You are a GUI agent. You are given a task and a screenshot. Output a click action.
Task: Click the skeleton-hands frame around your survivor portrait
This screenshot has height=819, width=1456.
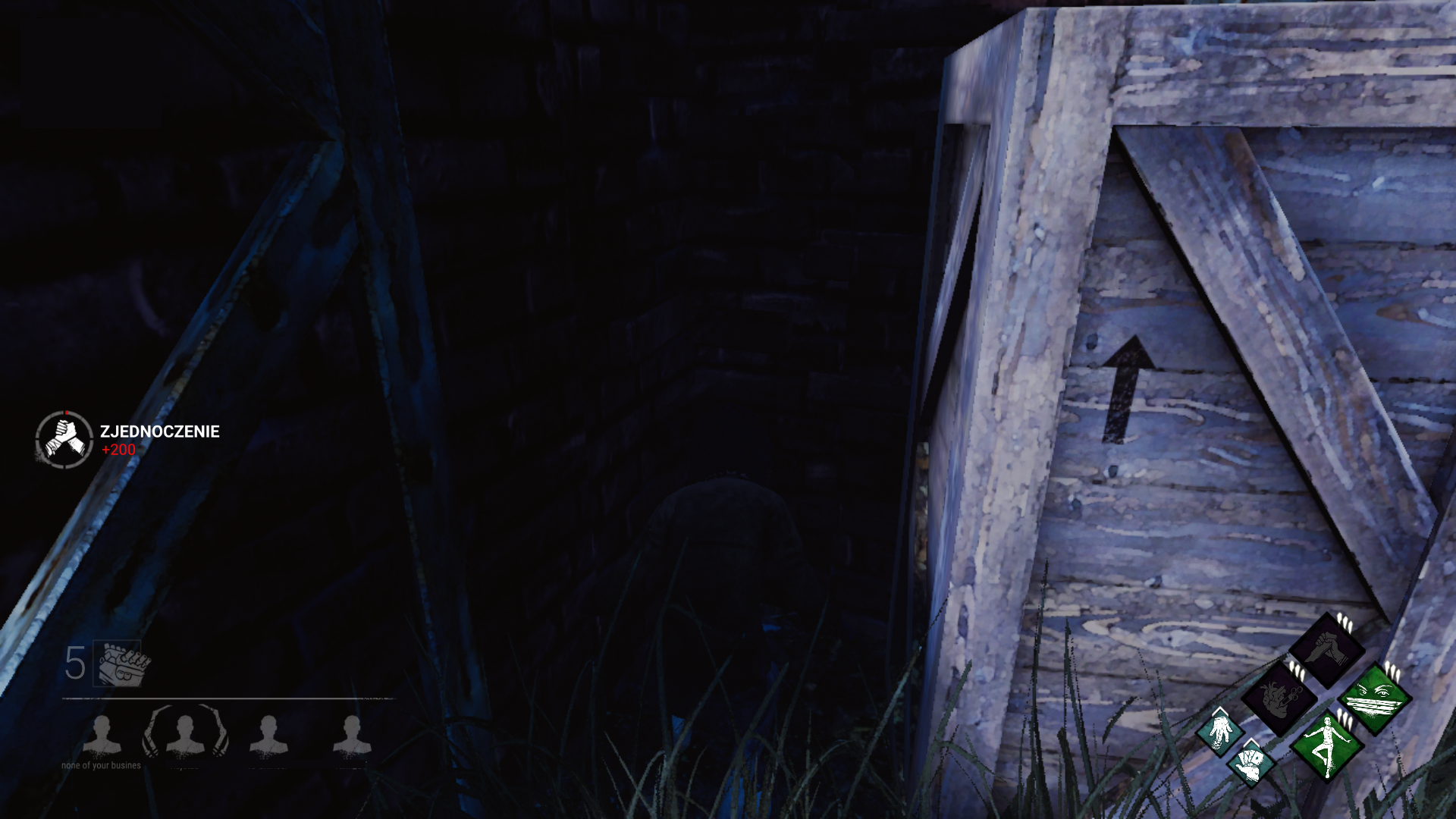click(151, 732)
